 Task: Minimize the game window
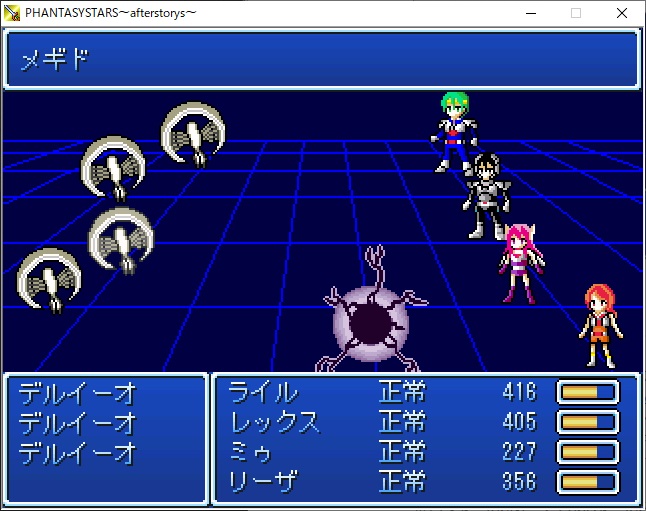pyautogui.click(x=530, y=13)
